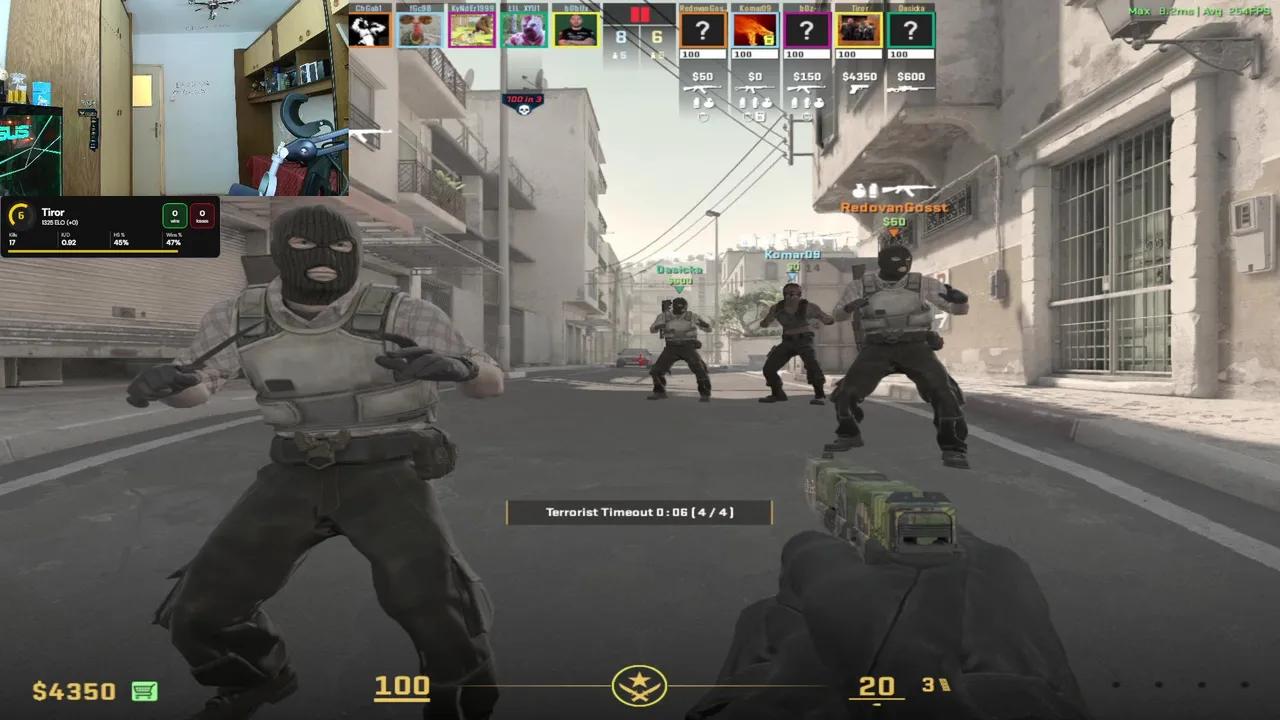Image resolution: width=1280 pixels, height=720 pixels.
Task: Click the Terrorist Timeout banner
Action: [639, 511]
